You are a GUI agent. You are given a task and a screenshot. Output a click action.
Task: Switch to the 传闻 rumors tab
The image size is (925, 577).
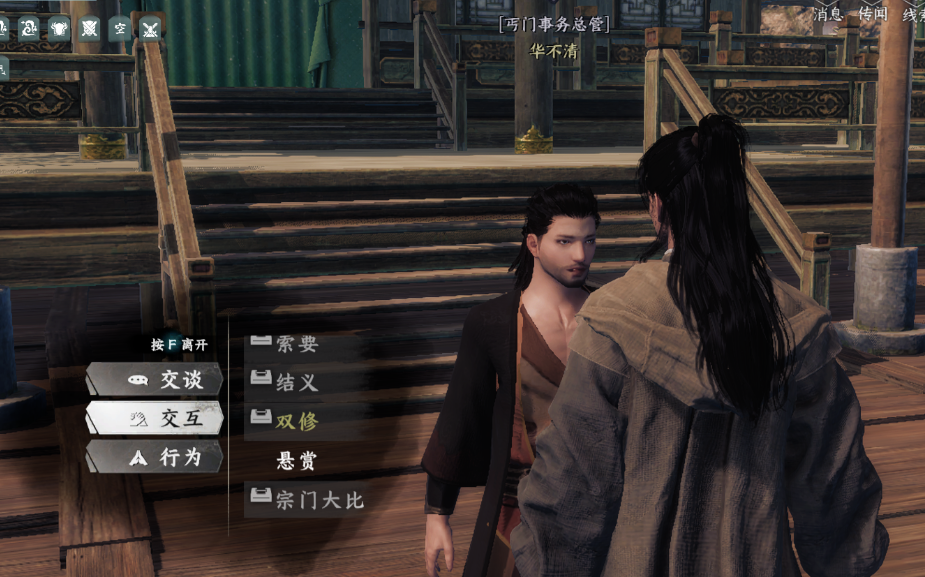tap(872, 14)
